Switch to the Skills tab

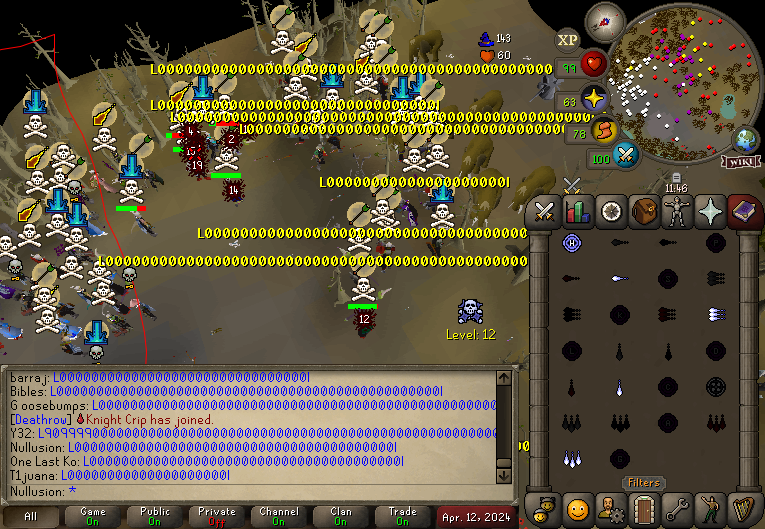(578, 212)
